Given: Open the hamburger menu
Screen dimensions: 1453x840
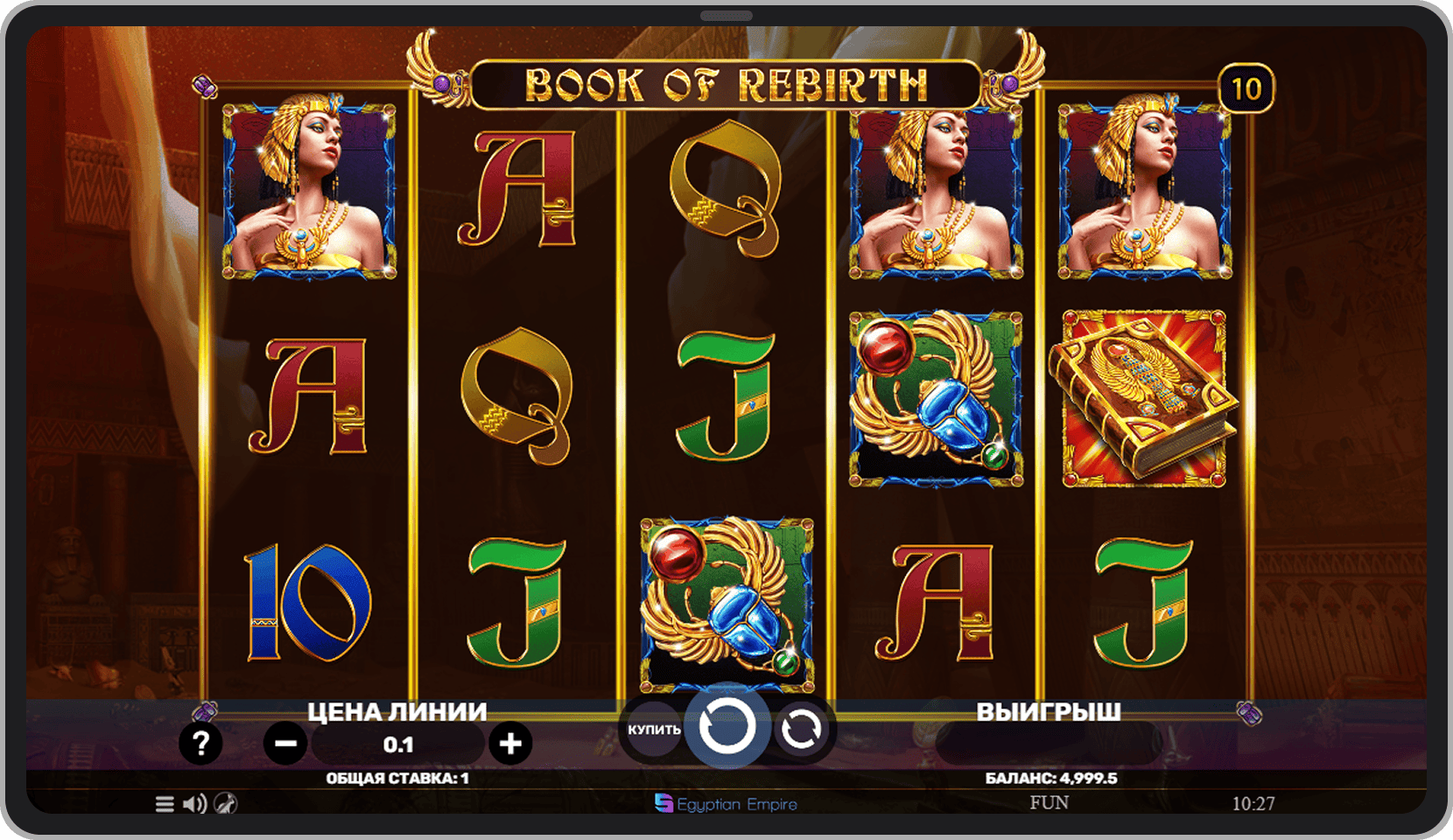Looking at the screenshot, I should click(165, 803).
